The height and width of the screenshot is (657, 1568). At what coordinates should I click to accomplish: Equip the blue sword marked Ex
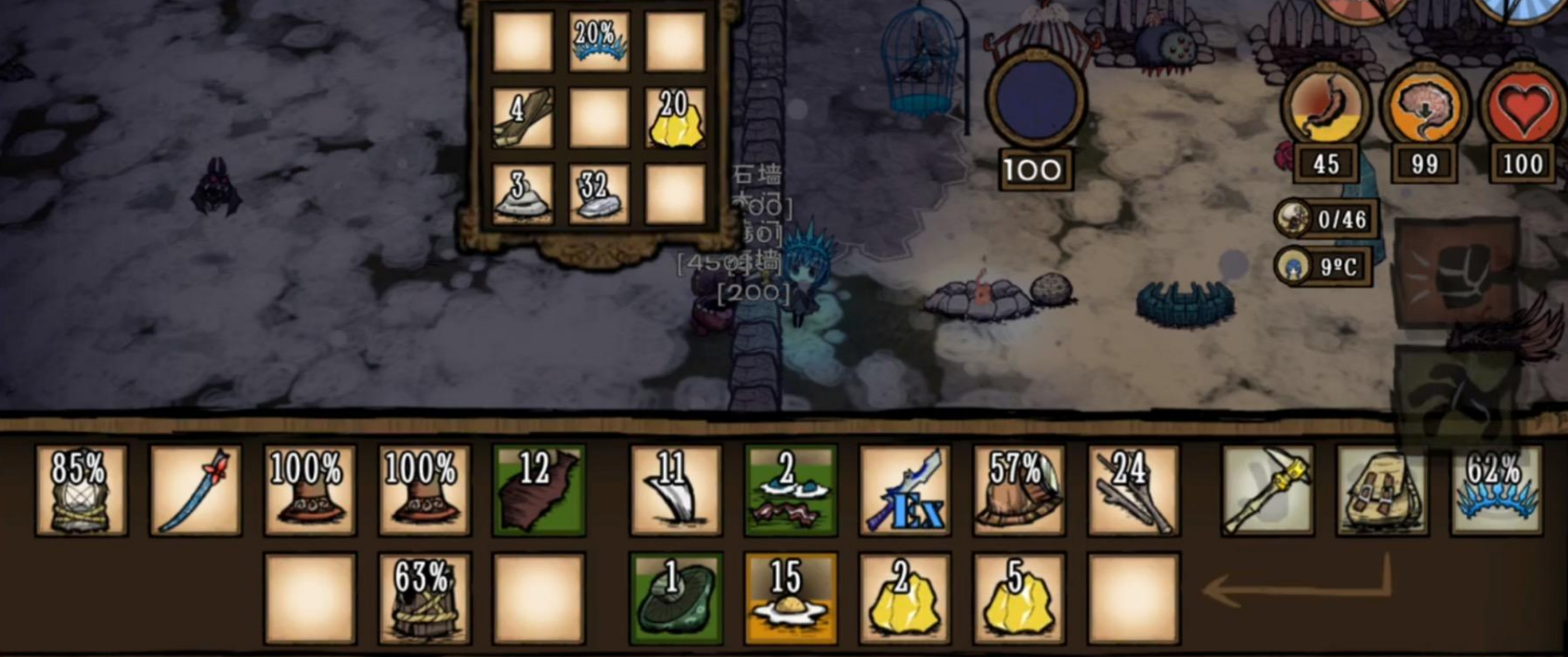point(905,490)
